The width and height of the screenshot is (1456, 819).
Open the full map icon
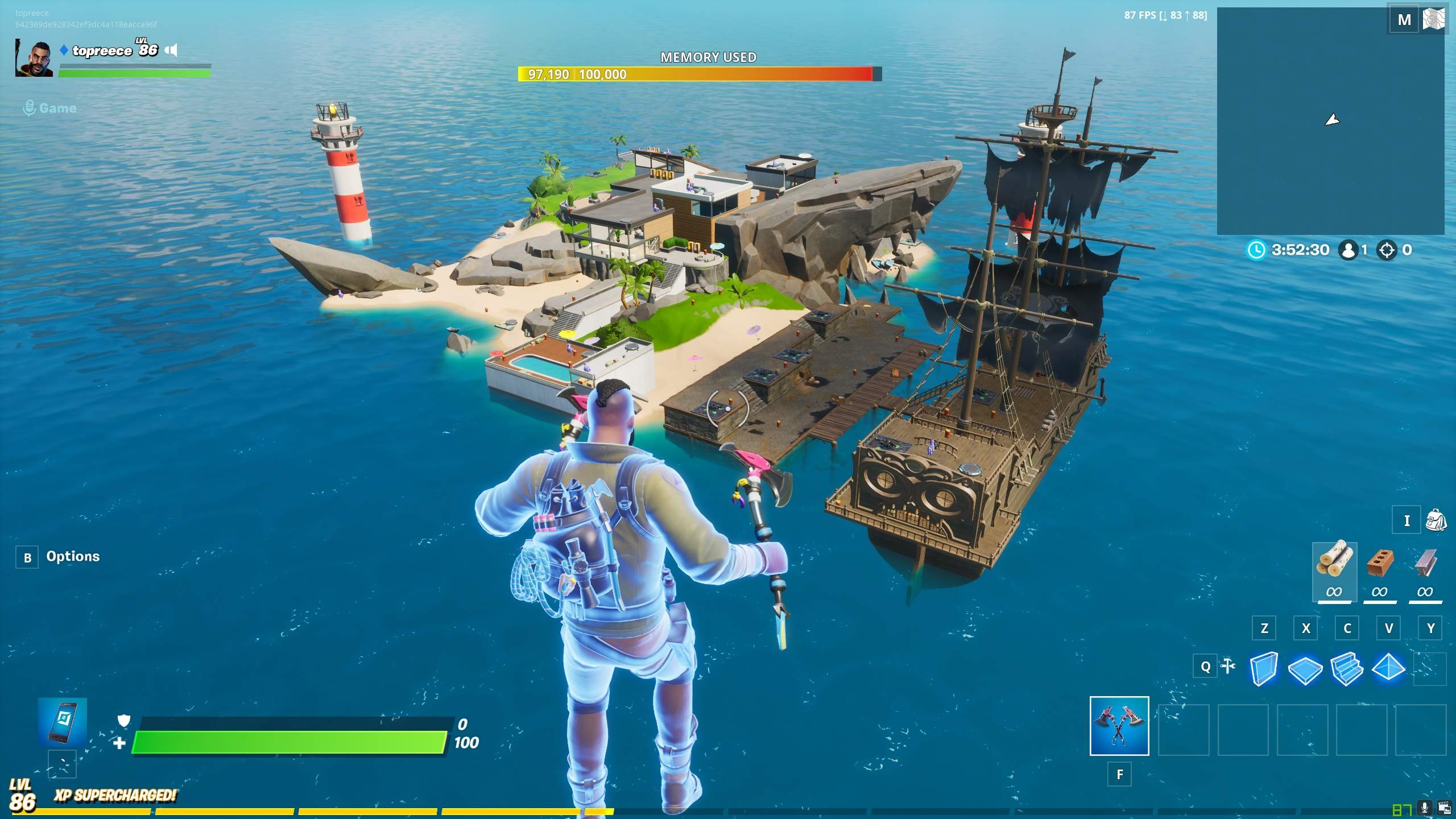pos(1434,20)
